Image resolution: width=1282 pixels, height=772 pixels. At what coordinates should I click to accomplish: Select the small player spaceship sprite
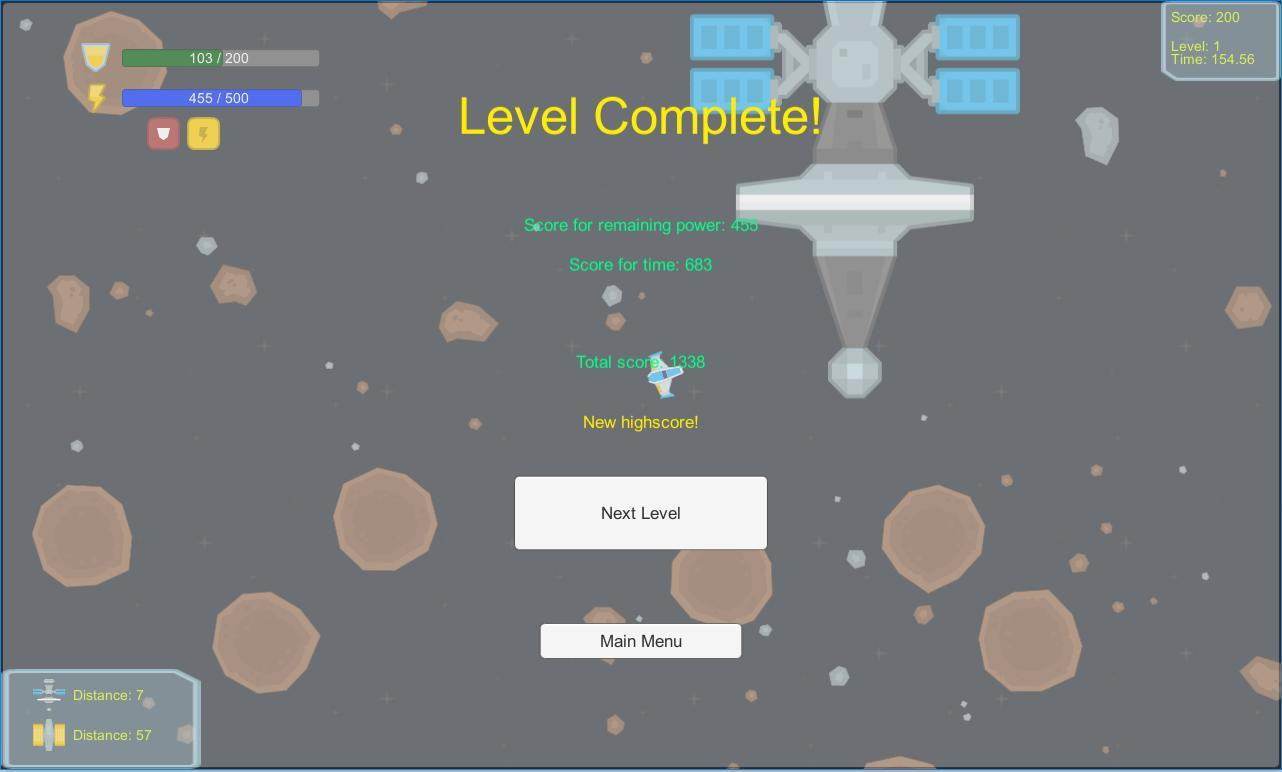665,375
